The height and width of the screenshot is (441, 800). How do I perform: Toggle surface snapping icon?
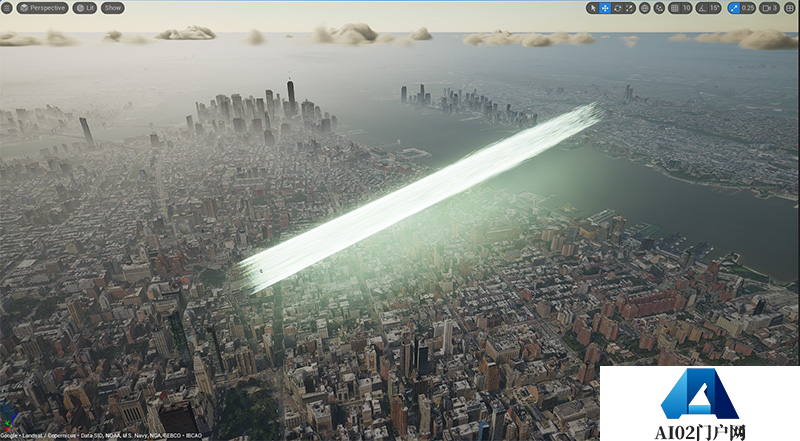pos(659,8)
